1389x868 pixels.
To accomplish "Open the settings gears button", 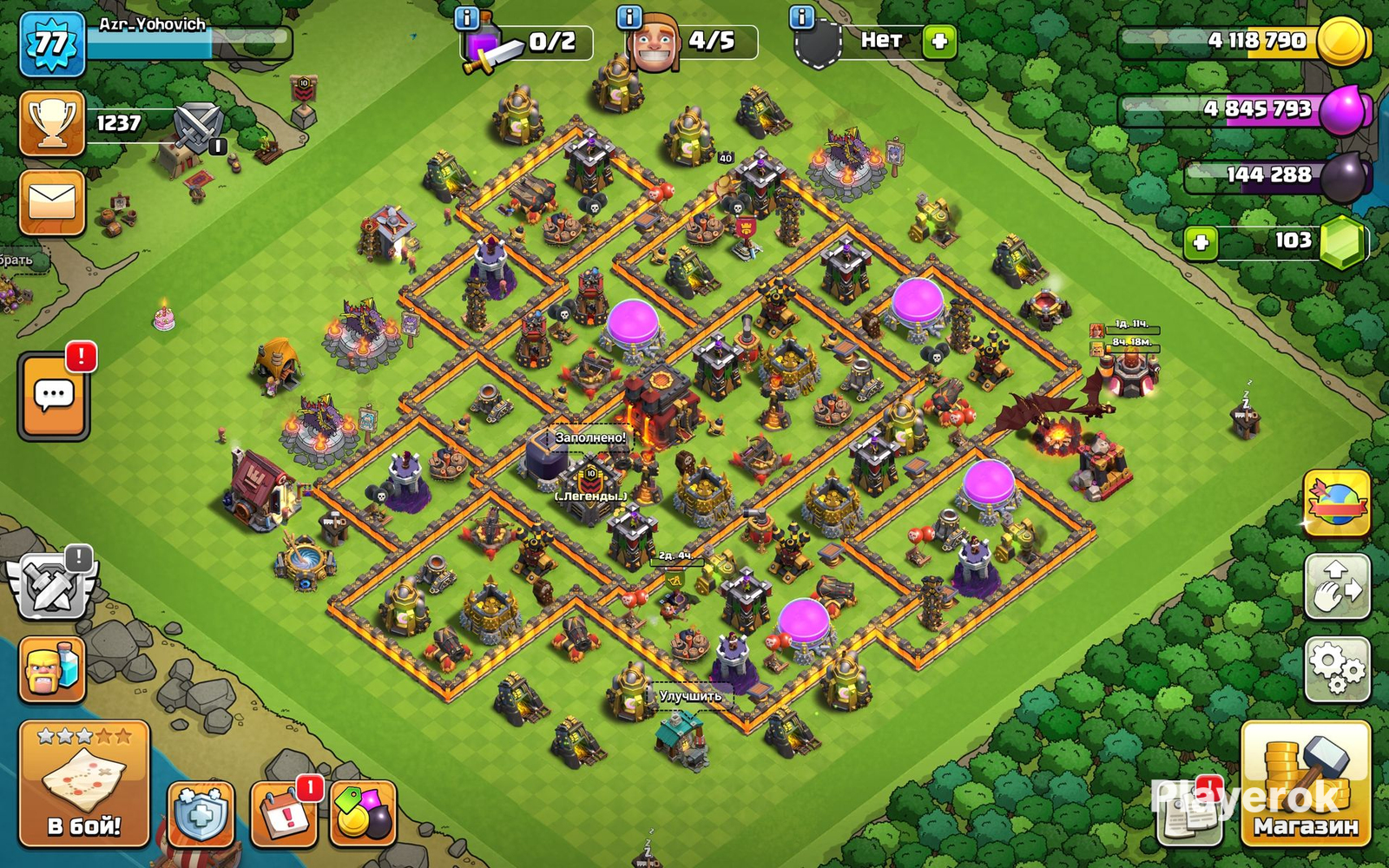I will [x=1337, y=668].
